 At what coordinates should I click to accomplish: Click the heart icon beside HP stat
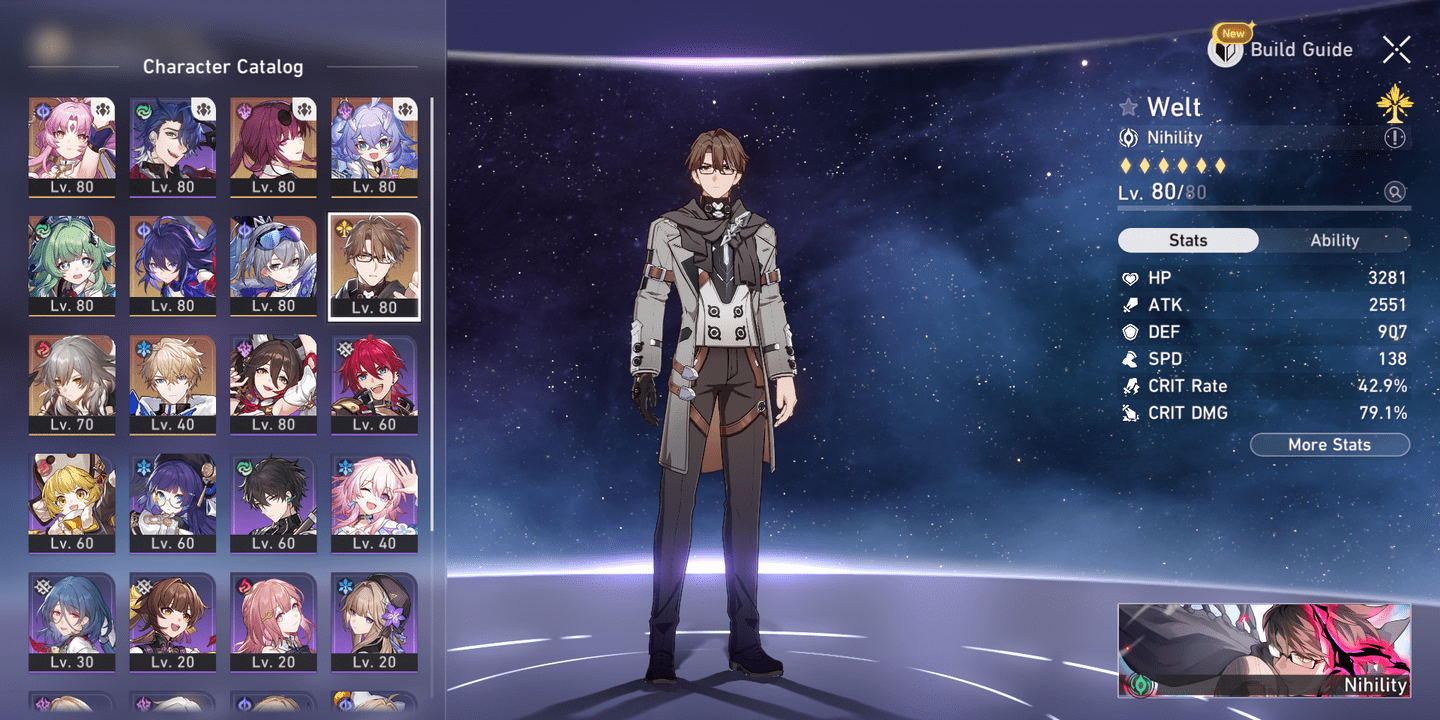pyautogui.click(x=1129, y=278)
